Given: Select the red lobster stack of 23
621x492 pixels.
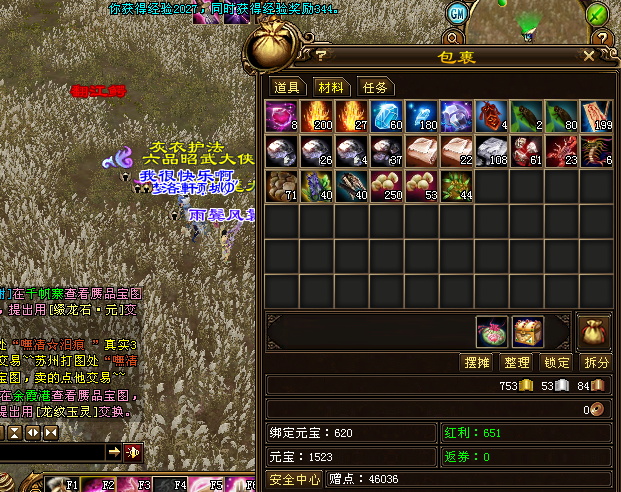Looking at the screenshot, I should (x=561, y=152).
